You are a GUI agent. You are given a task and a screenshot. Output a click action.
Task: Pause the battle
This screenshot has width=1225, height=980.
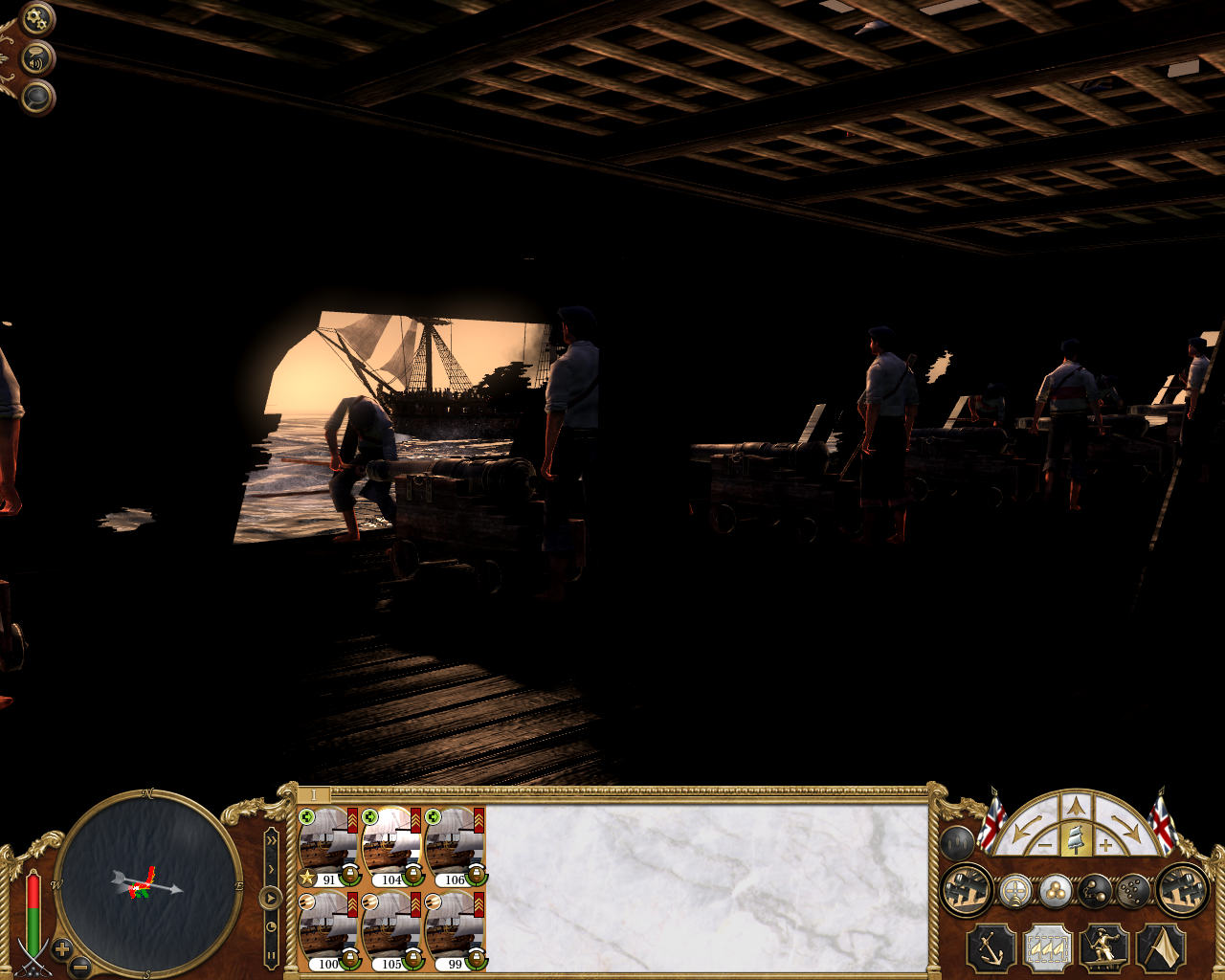272,954
